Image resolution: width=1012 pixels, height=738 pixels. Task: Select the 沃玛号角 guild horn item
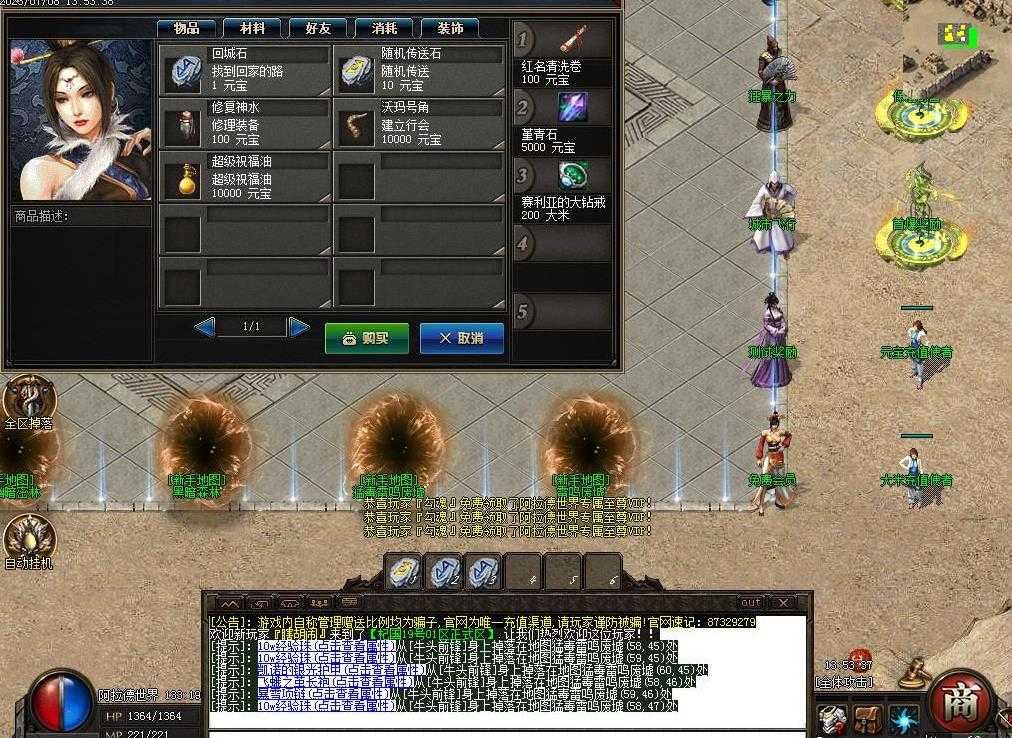(419, 123)
